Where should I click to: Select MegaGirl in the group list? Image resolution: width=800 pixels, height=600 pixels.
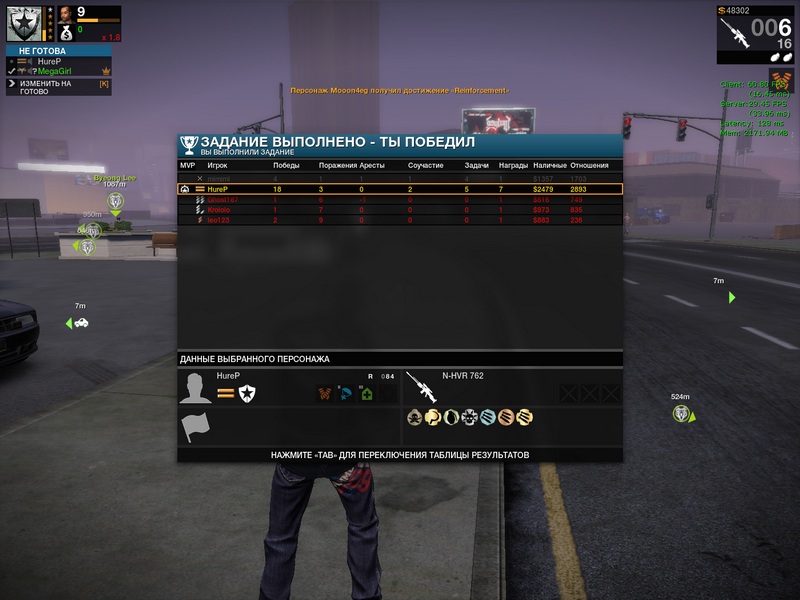(54, 71)
